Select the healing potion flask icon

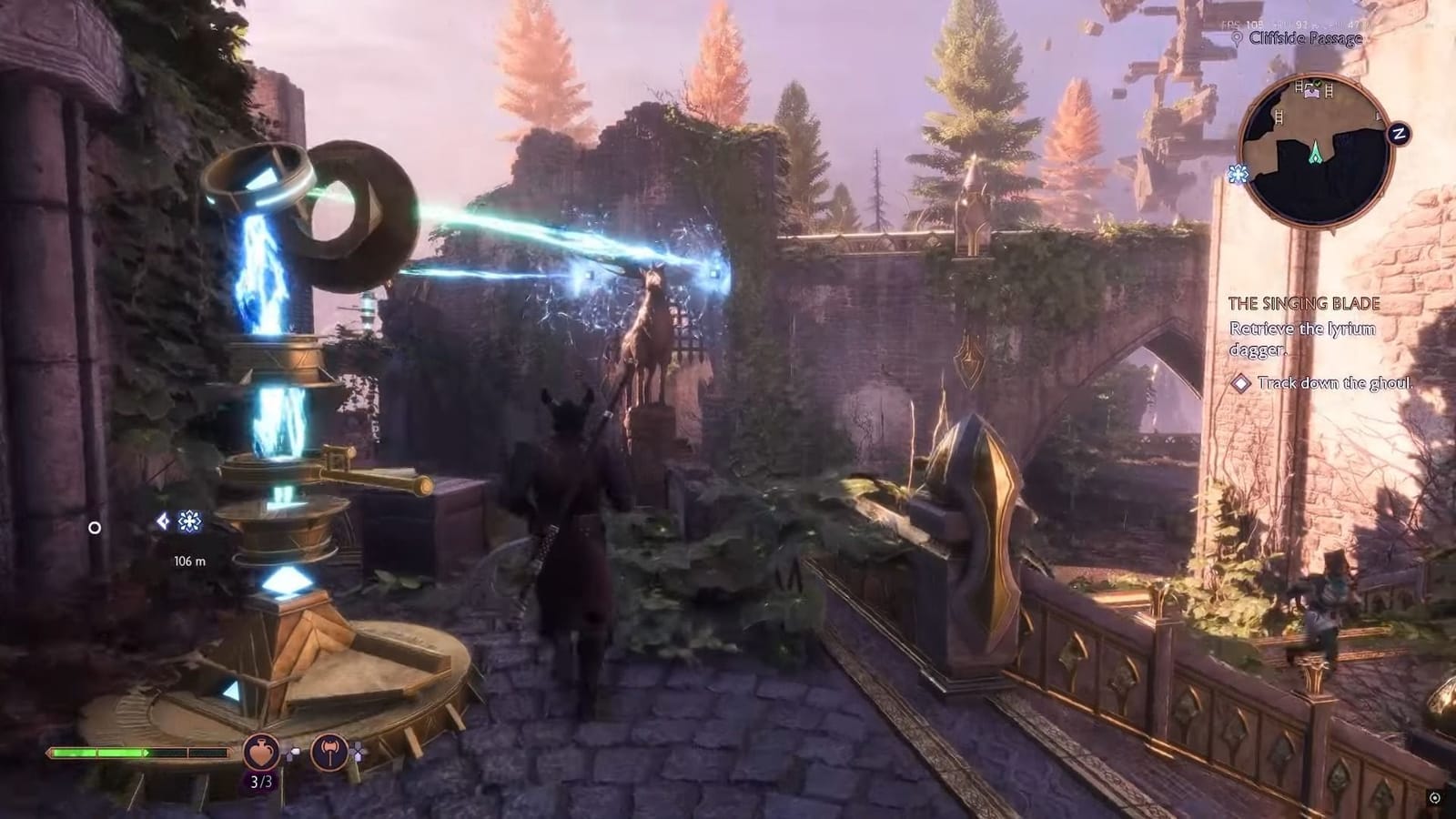tap(260, 753)
